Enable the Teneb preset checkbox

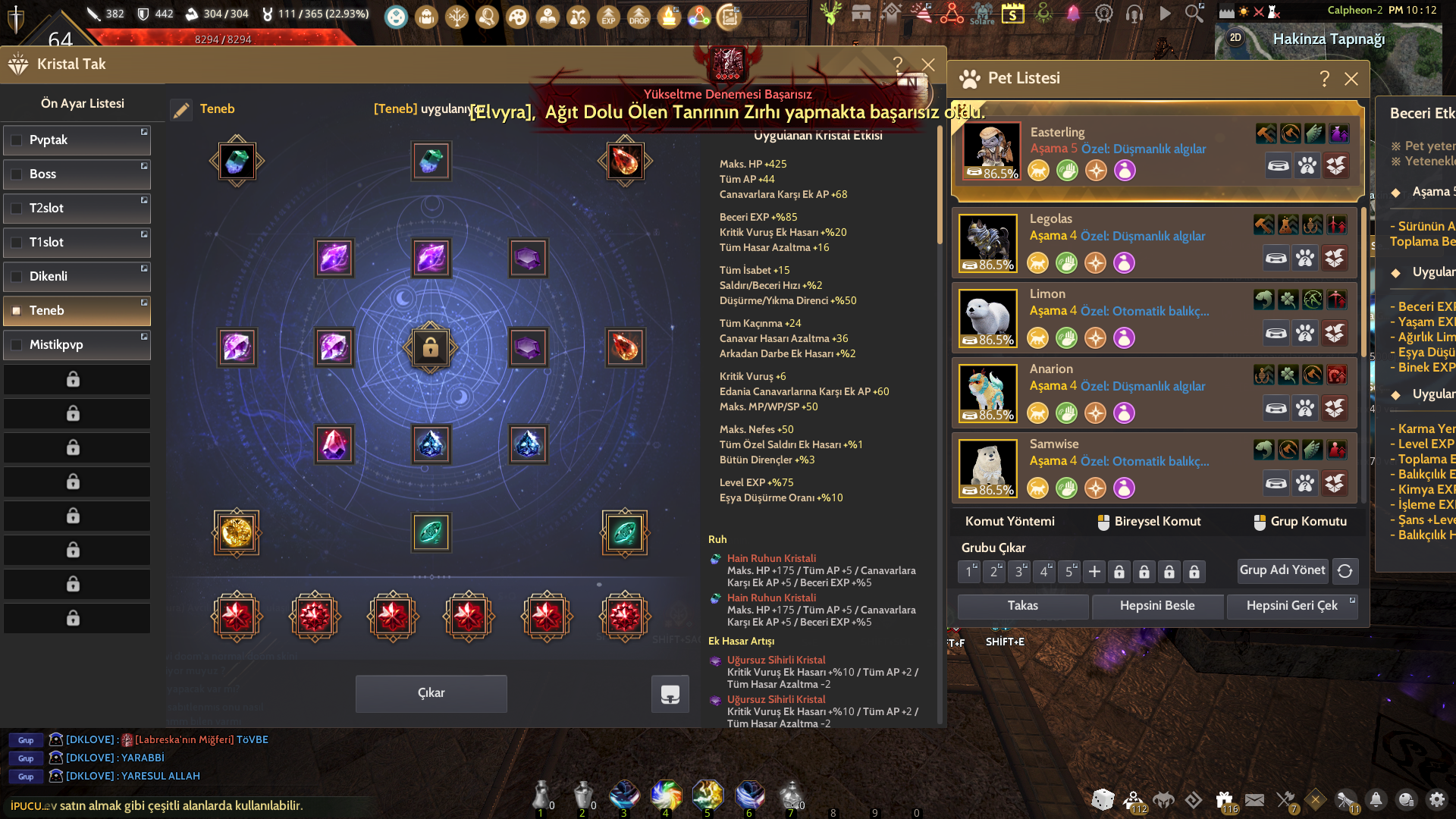(x=17, y=310)
